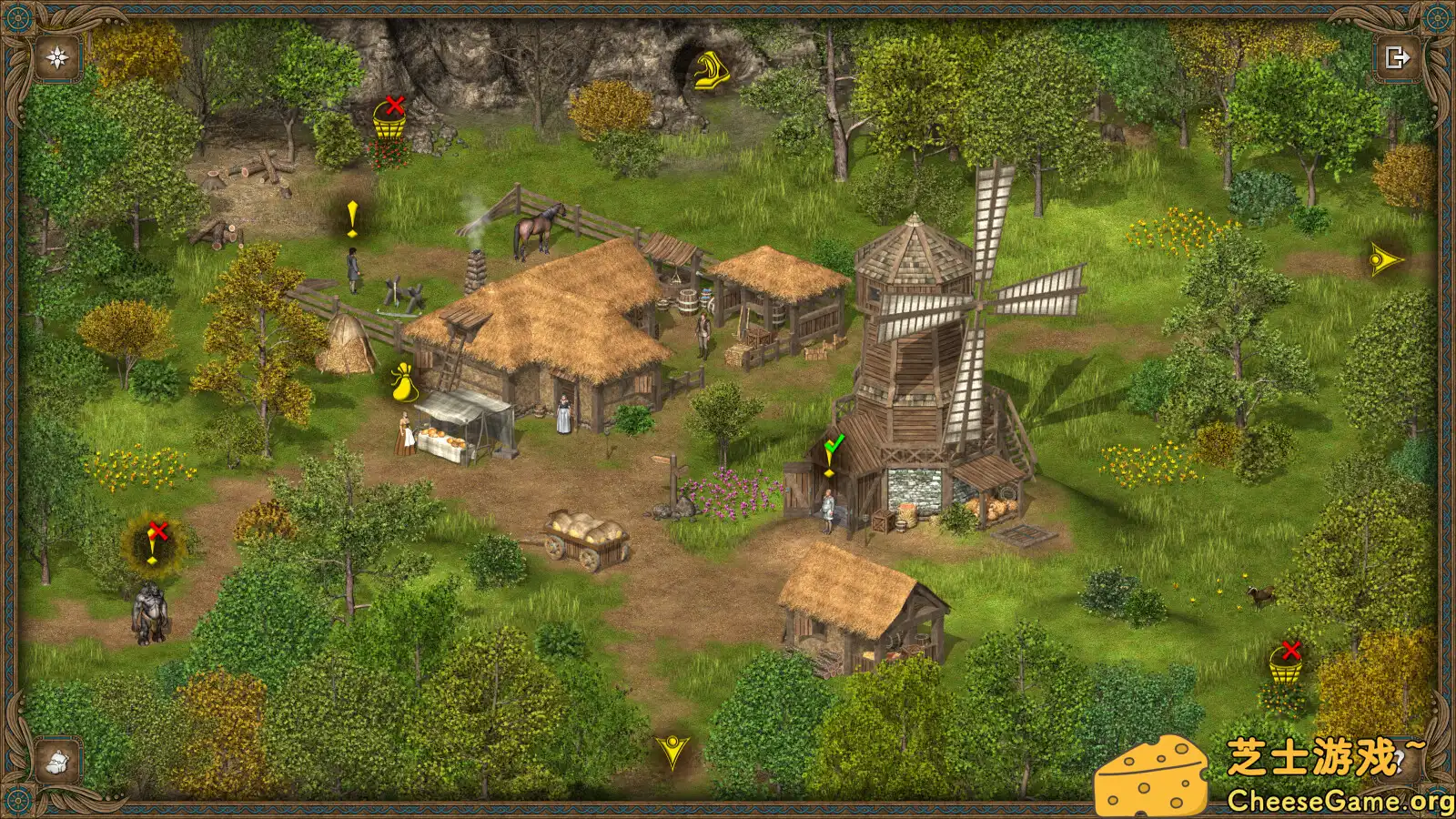Click the green checkmark marker at the windmill
This screenshot has height=819, width=1456.
834,445
